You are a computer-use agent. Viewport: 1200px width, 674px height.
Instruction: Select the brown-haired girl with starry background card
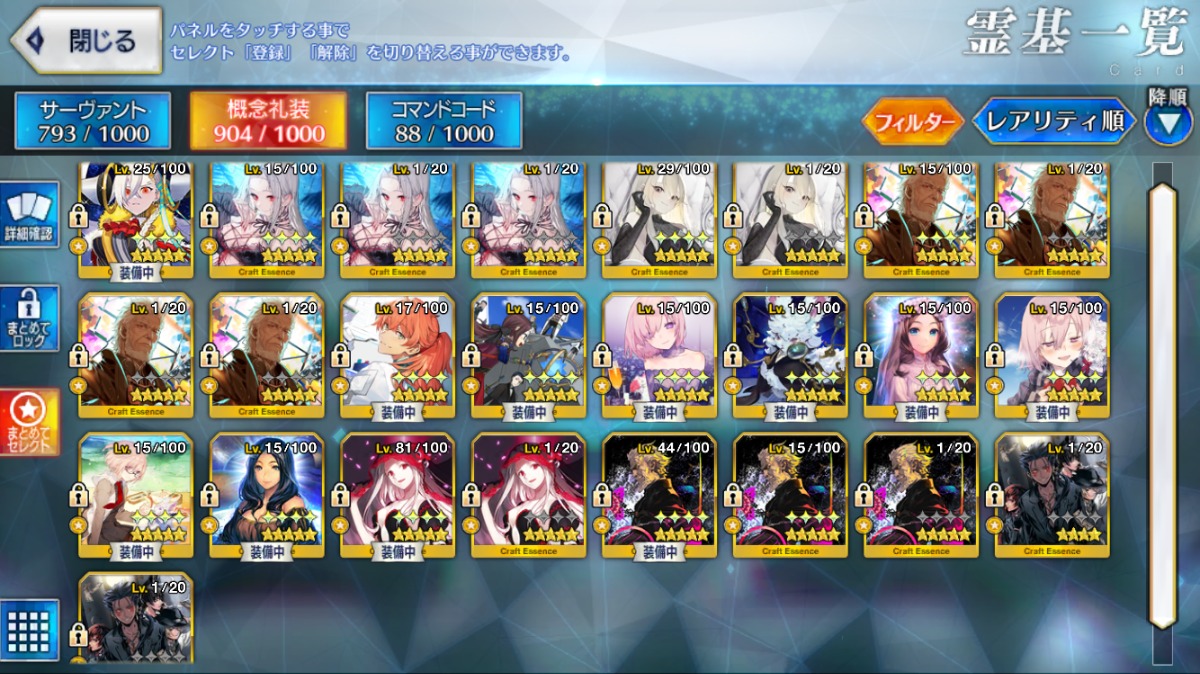pos(921,354)
